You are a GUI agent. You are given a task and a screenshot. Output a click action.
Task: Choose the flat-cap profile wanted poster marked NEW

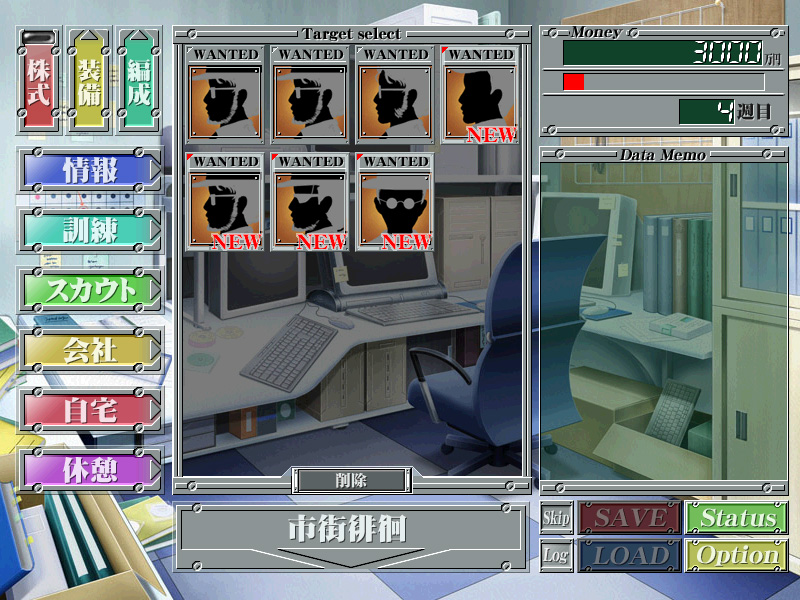pyautogui.click(x=310, y=202)
